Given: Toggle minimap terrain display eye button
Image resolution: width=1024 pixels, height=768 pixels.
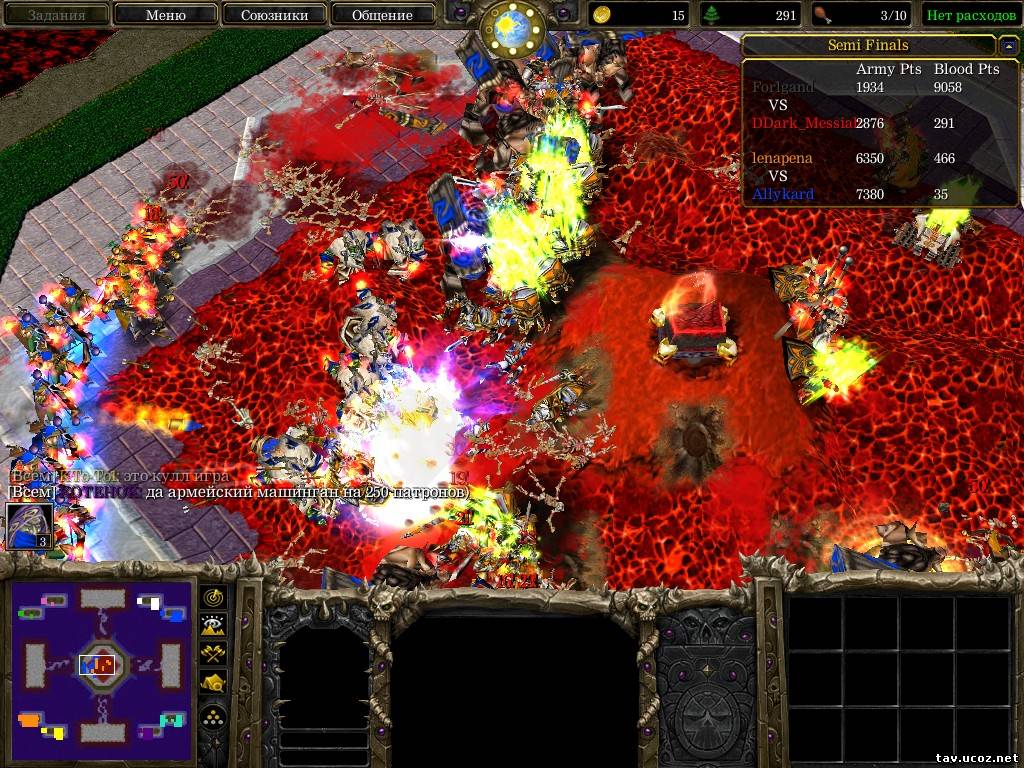Looking at the screenshot, I should (214, 626).
